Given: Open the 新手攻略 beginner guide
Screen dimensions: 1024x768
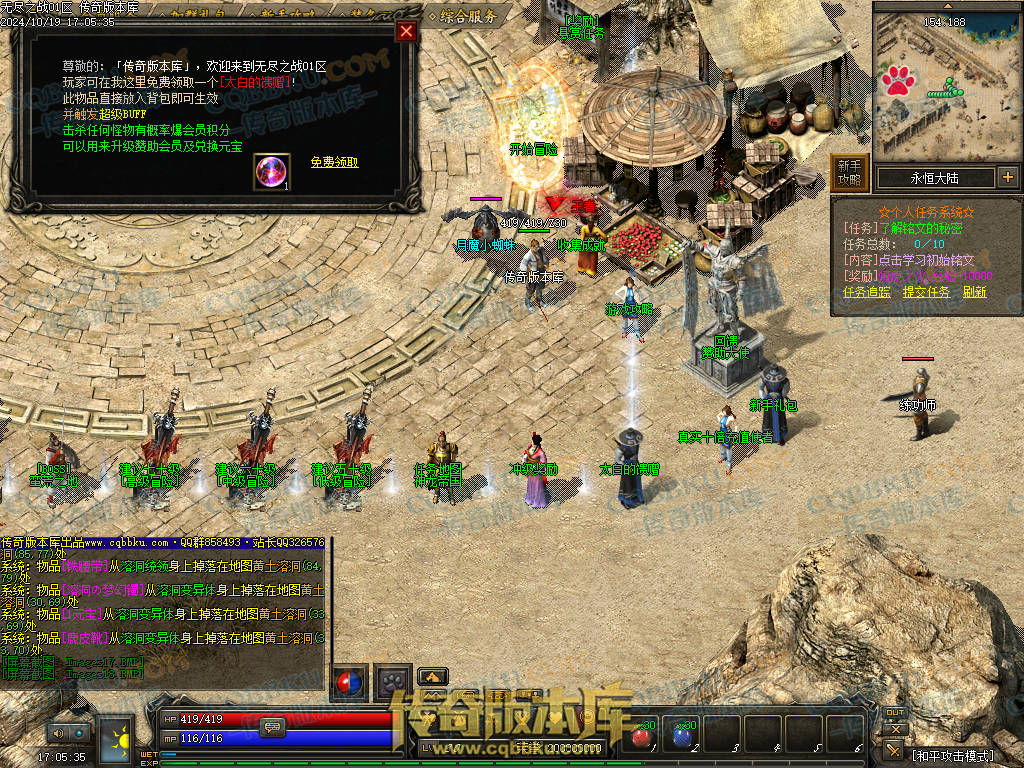Looking at the screenshot, I should tap(849, 173).
